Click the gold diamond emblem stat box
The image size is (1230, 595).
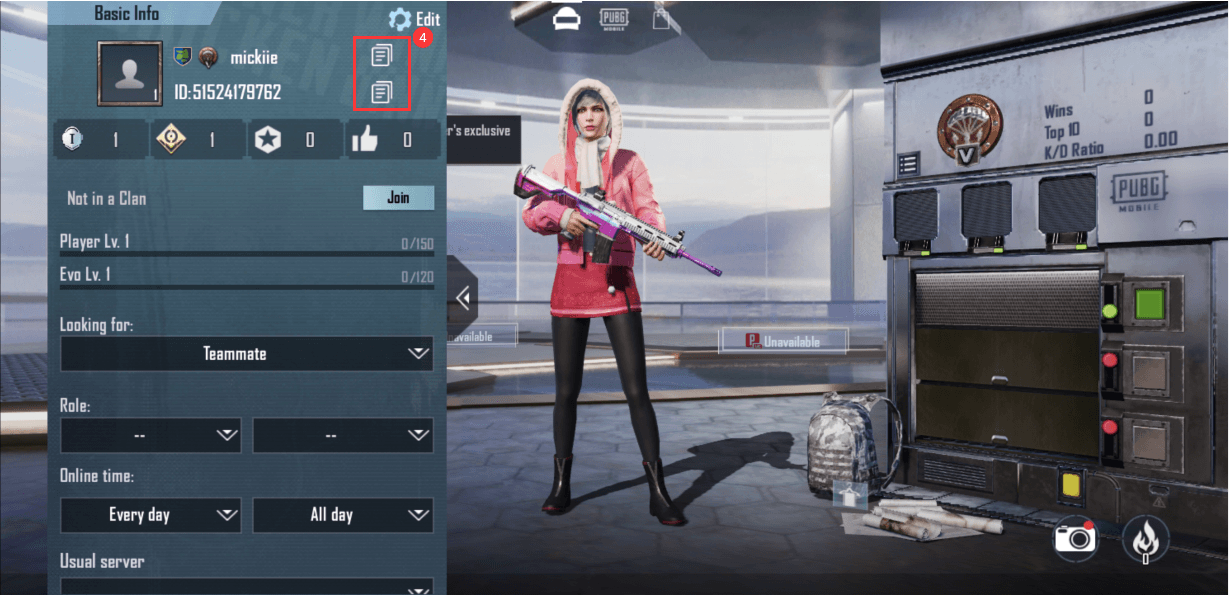tap(197, 140)
